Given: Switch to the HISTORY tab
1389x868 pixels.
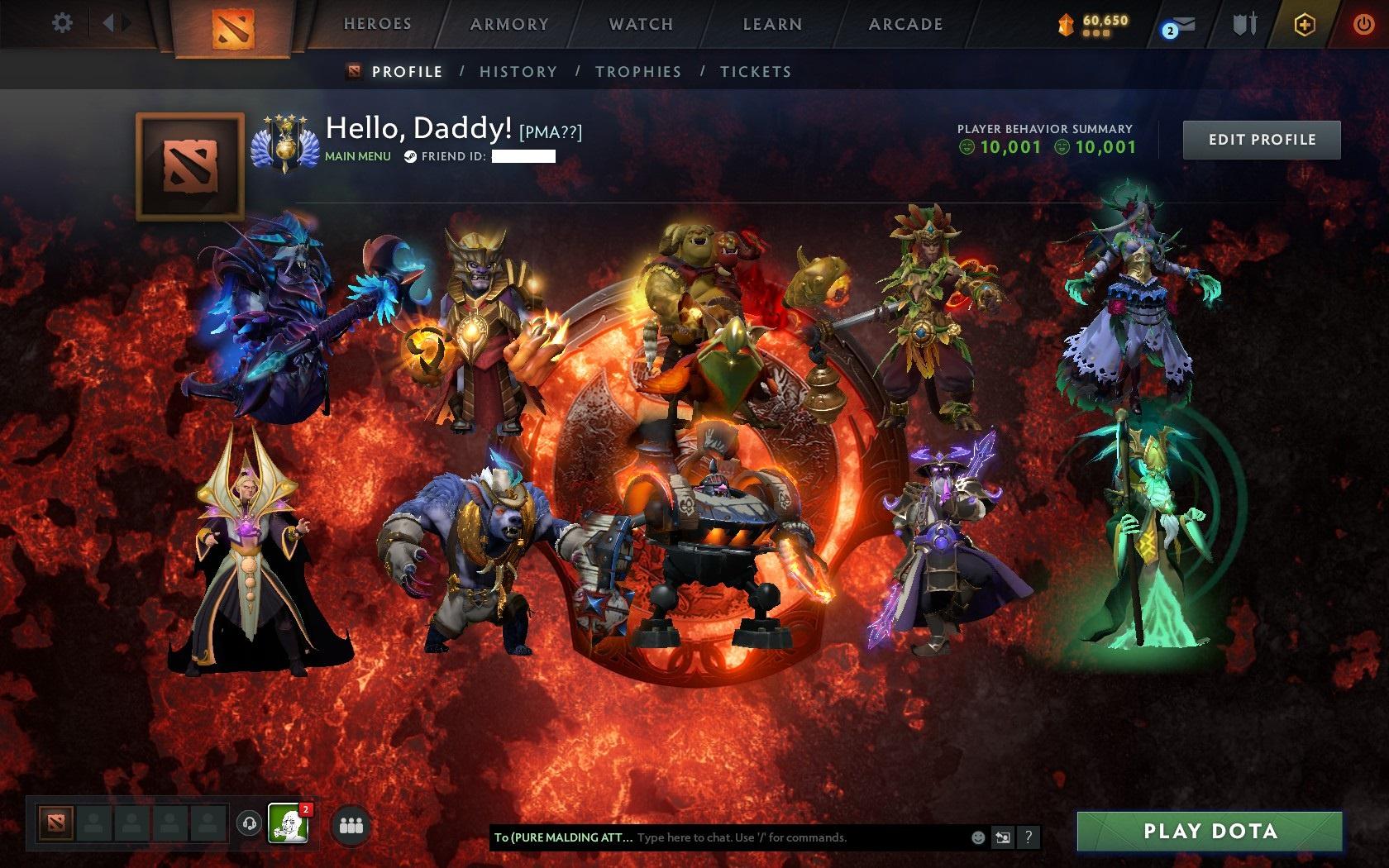Looking at the screenshot, I should coord(517,72).
